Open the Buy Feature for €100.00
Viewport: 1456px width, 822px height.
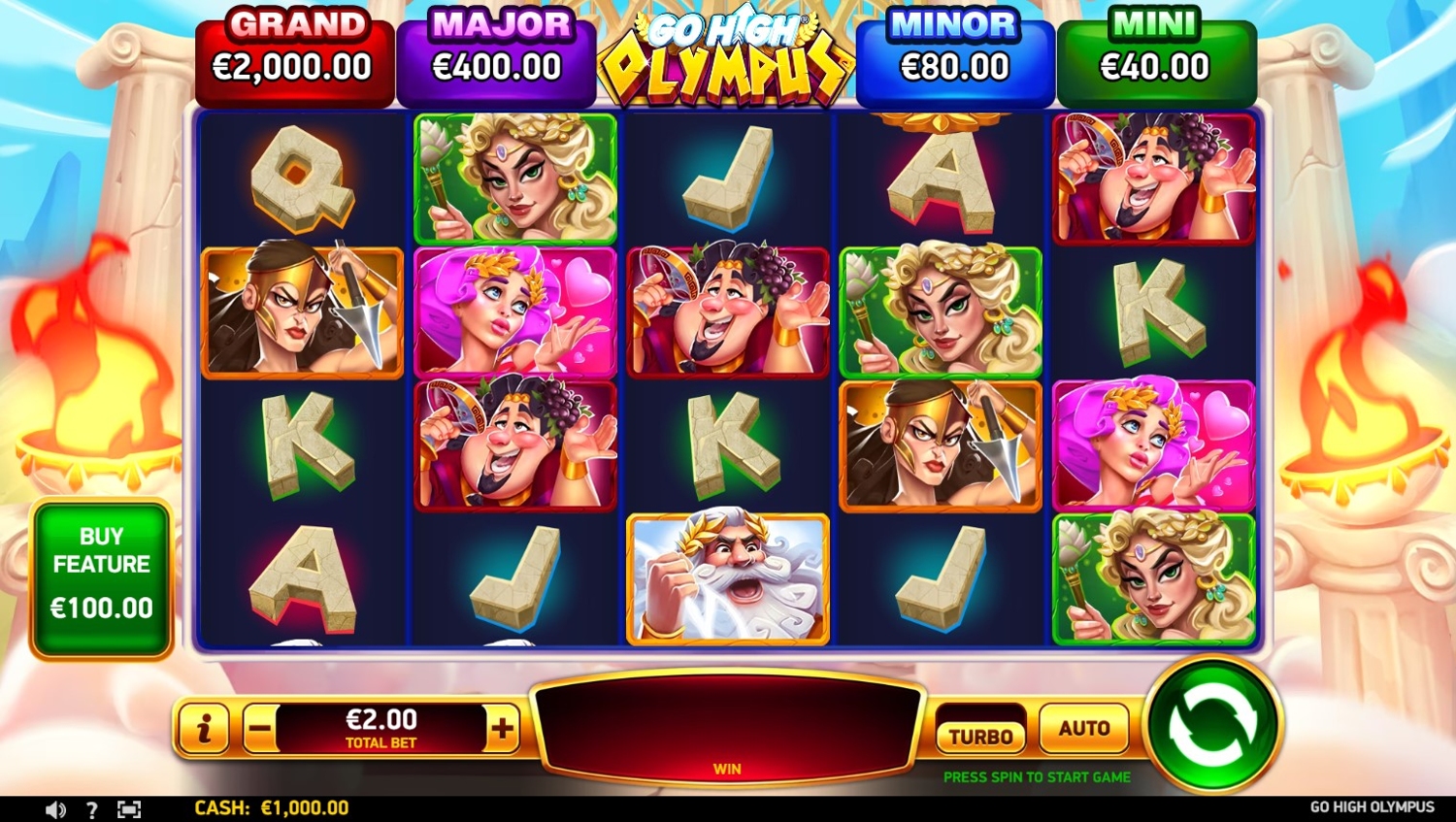click(x=102, y=578)
